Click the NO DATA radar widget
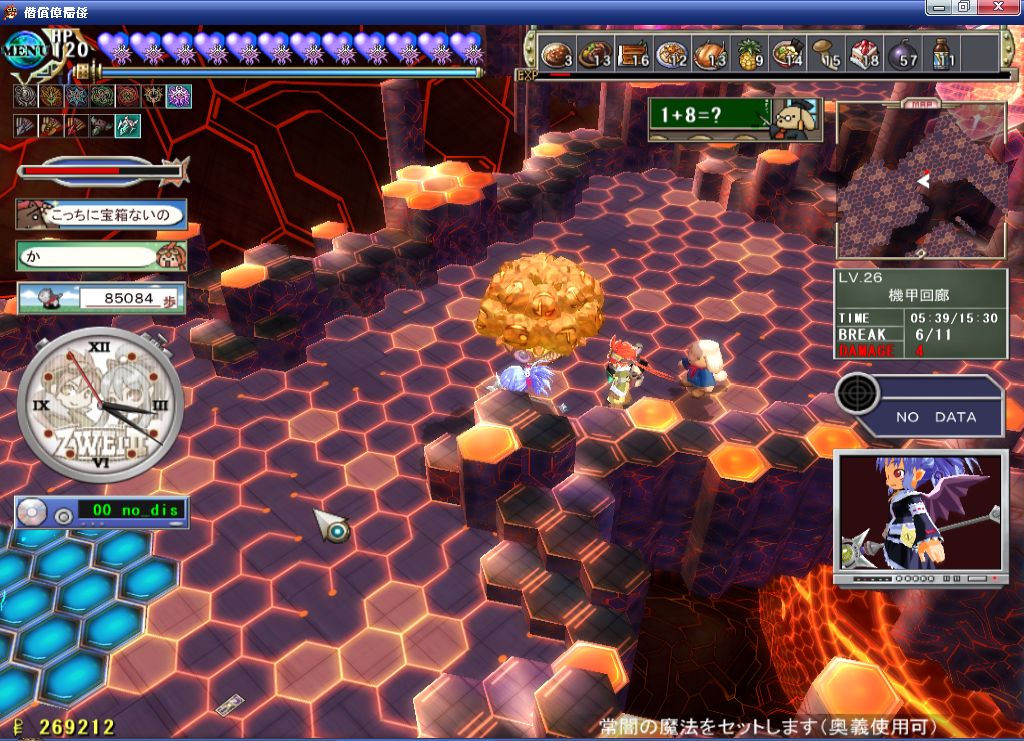 [920, 404]
